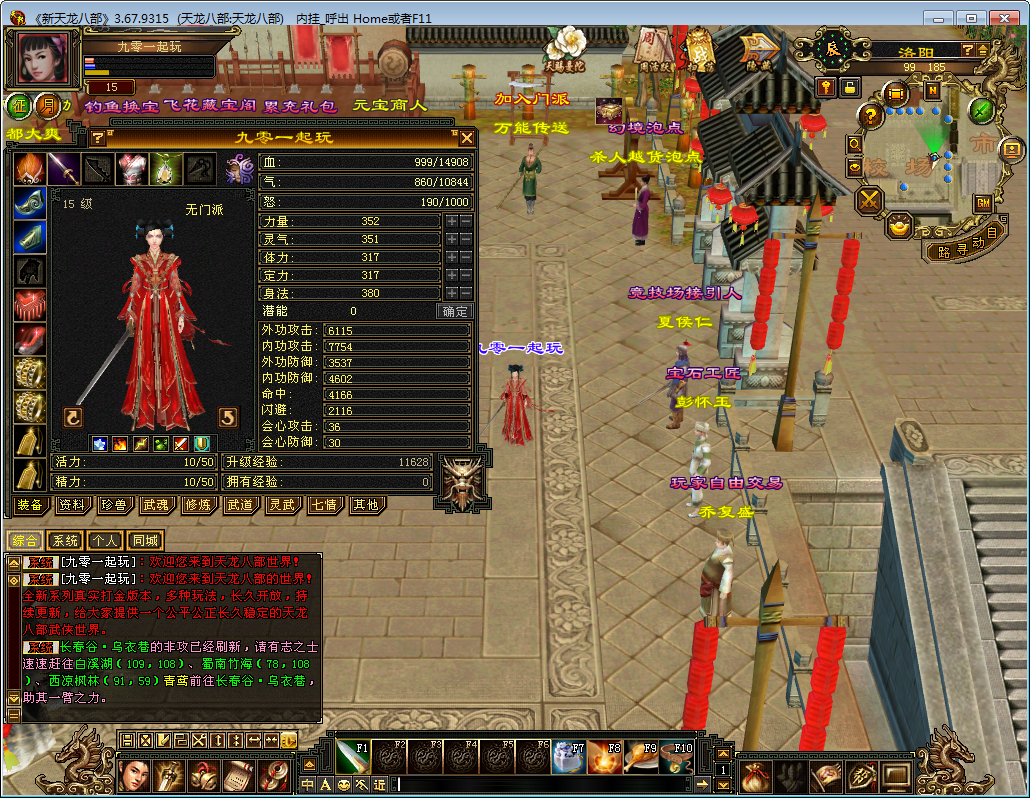Close the character attributes panel

466,138
